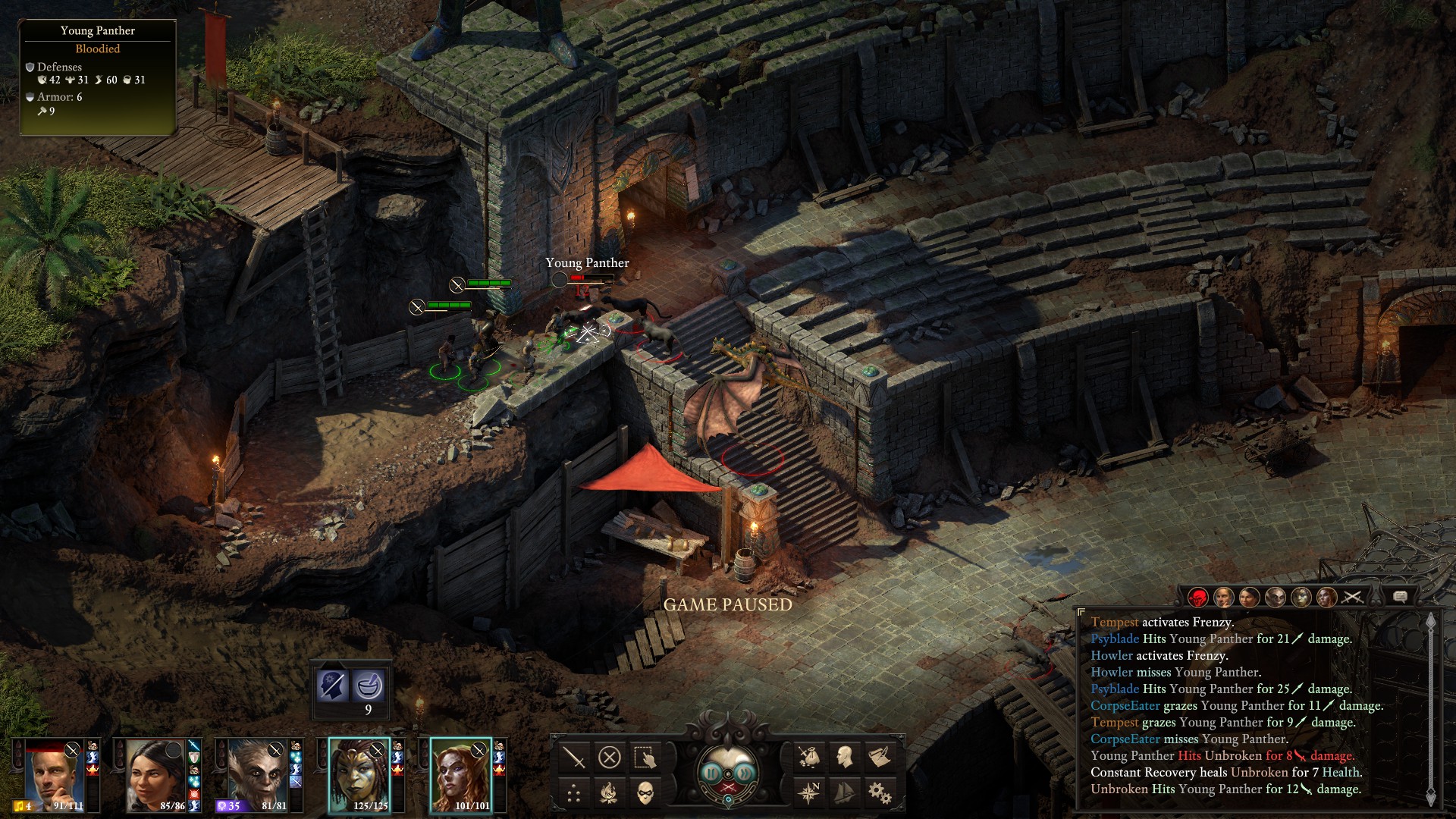Select the red-haired elf party portrait
1456x819 pixels.
(x=460, y=775)
